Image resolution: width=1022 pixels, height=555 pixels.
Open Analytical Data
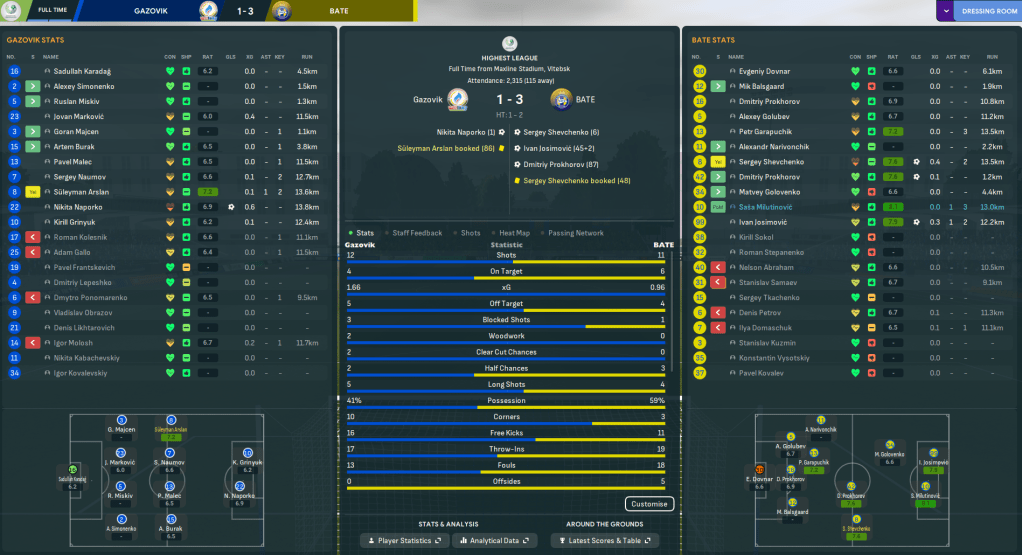[x=495, y=540]
